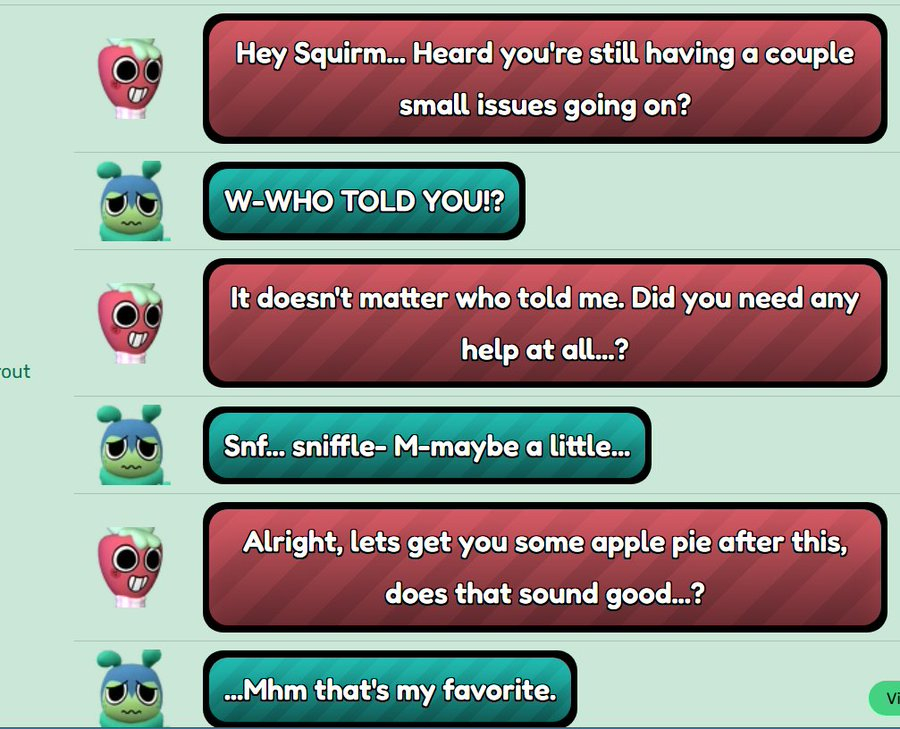This screenshot has height=729, width=900.
Task: Select caterpillar avatar next to "W-WHO TOLD YOU!?"
Action: tap(132, 202)
